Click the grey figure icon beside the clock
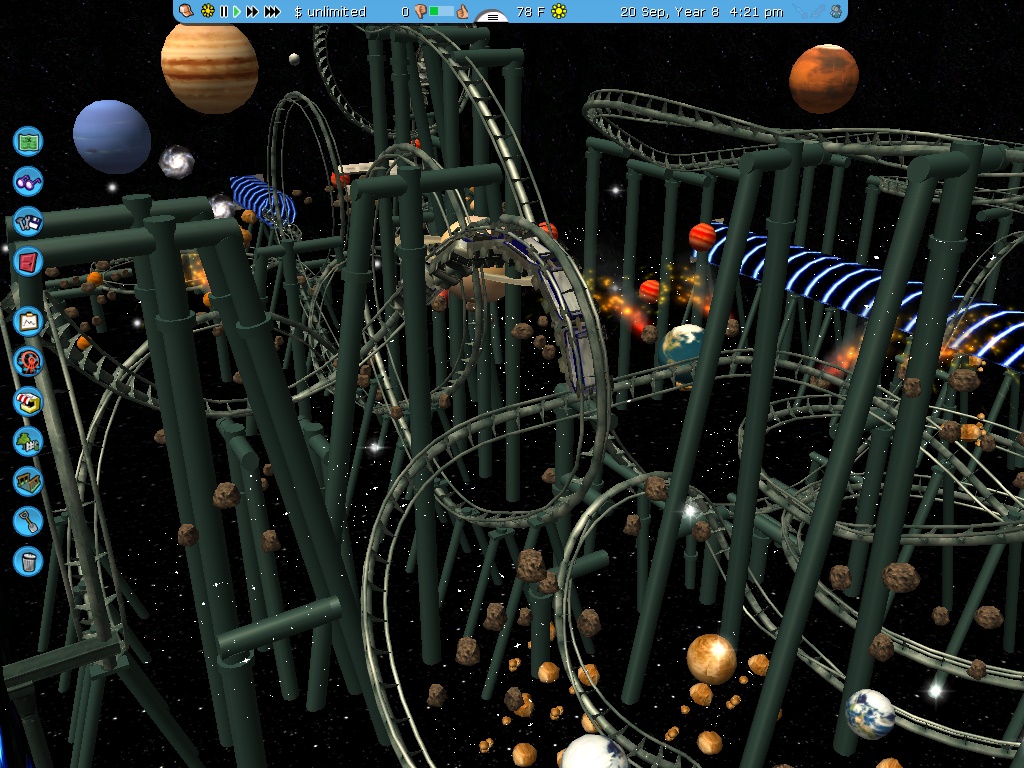 (833, 12)
